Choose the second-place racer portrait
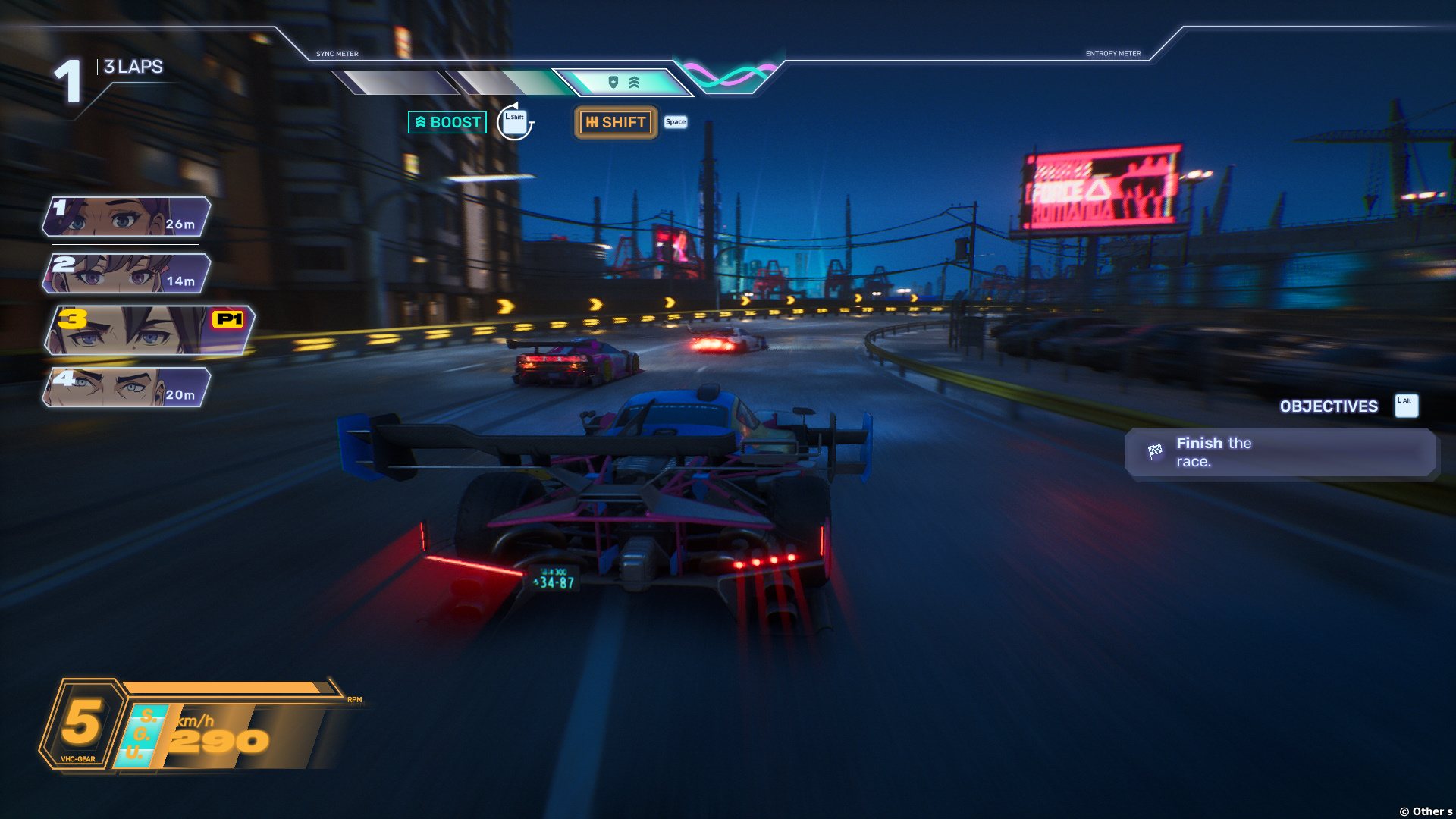This screenshot has height=819, width=1456. 126,274
